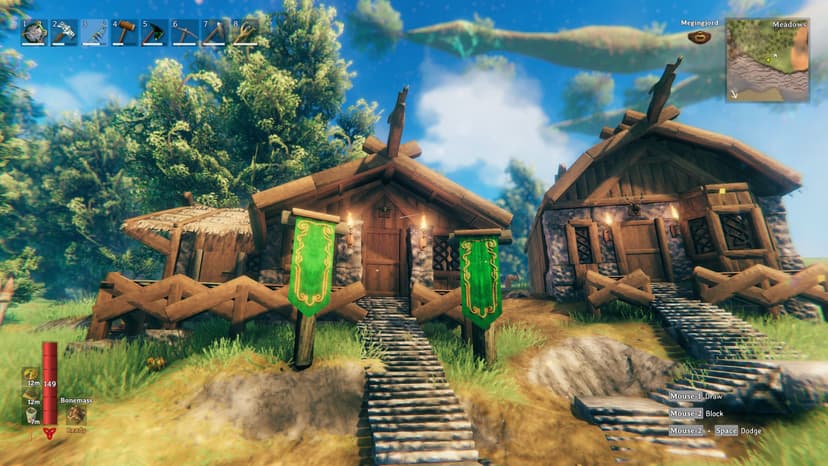The height and width of the screenshot is (466, 828).
Task: Choose the highlighted hotbar slot 3 item
Action: [x=95, y=33]
